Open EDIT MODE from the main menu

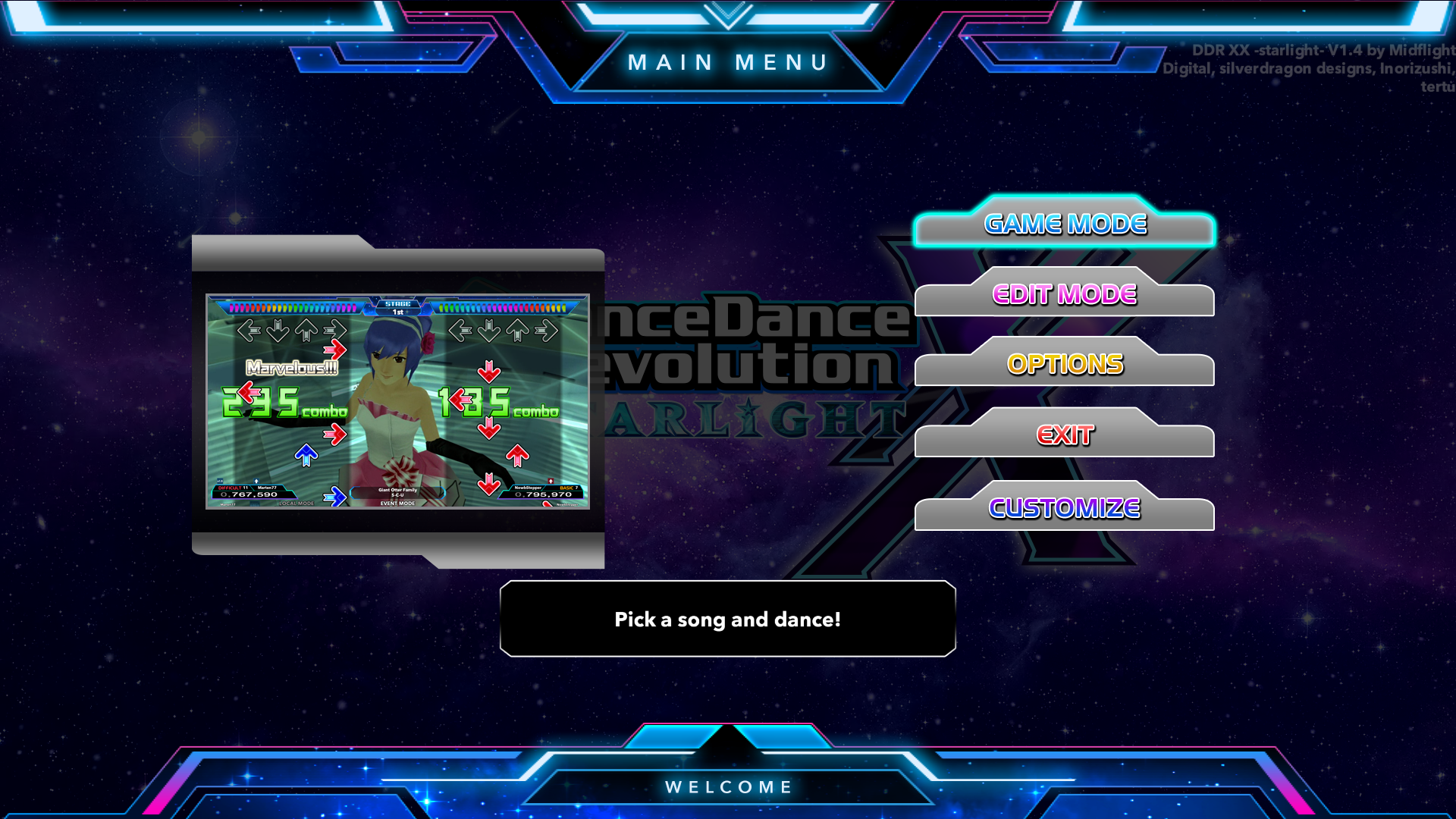point(1065,295)
